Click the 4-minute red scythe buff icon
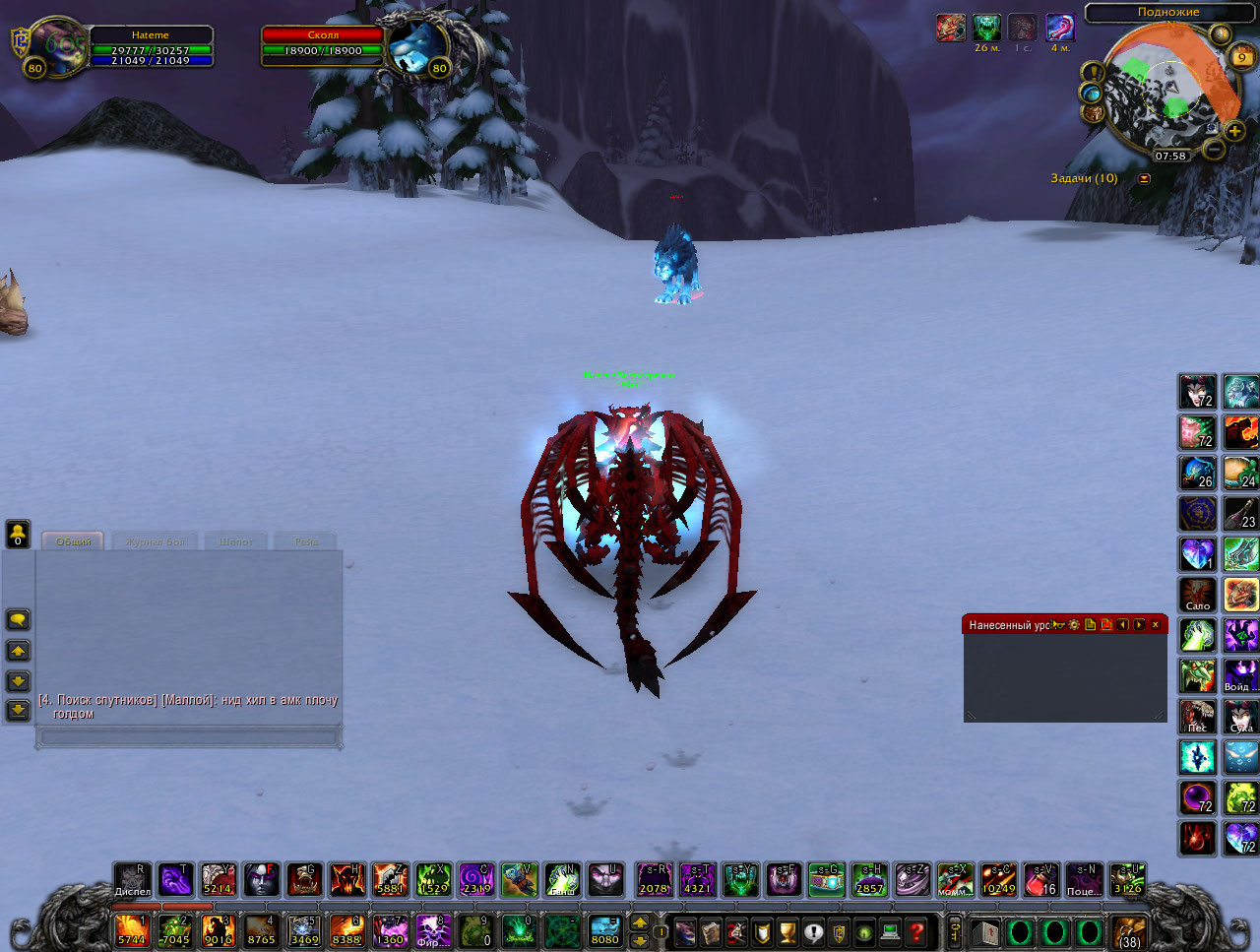Screen dimensions: 1260x952 (x=1059, y=28)
